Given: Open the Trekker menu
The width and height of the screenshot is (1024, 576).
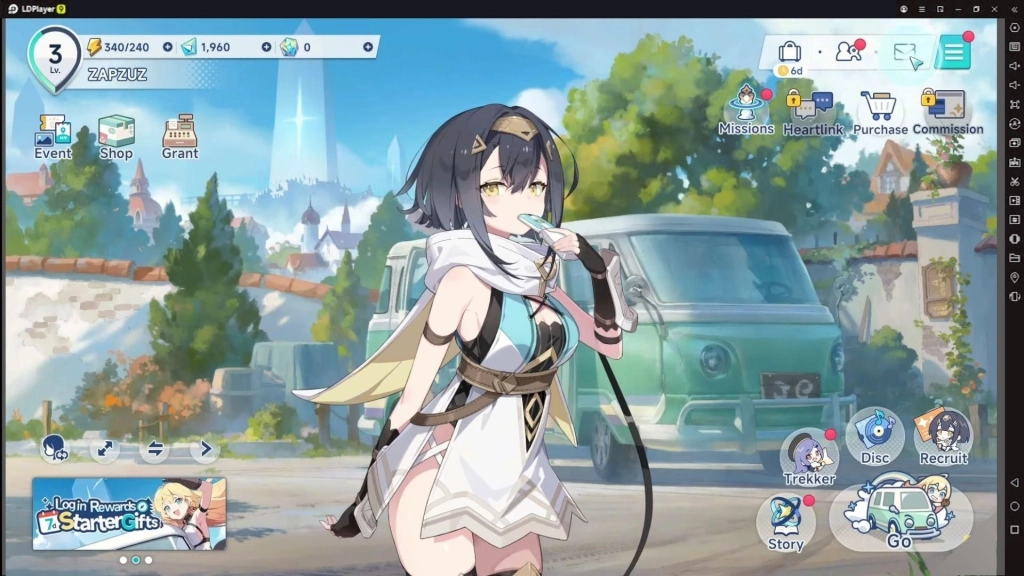Looking at the screenshot, I should coord(809,456).
